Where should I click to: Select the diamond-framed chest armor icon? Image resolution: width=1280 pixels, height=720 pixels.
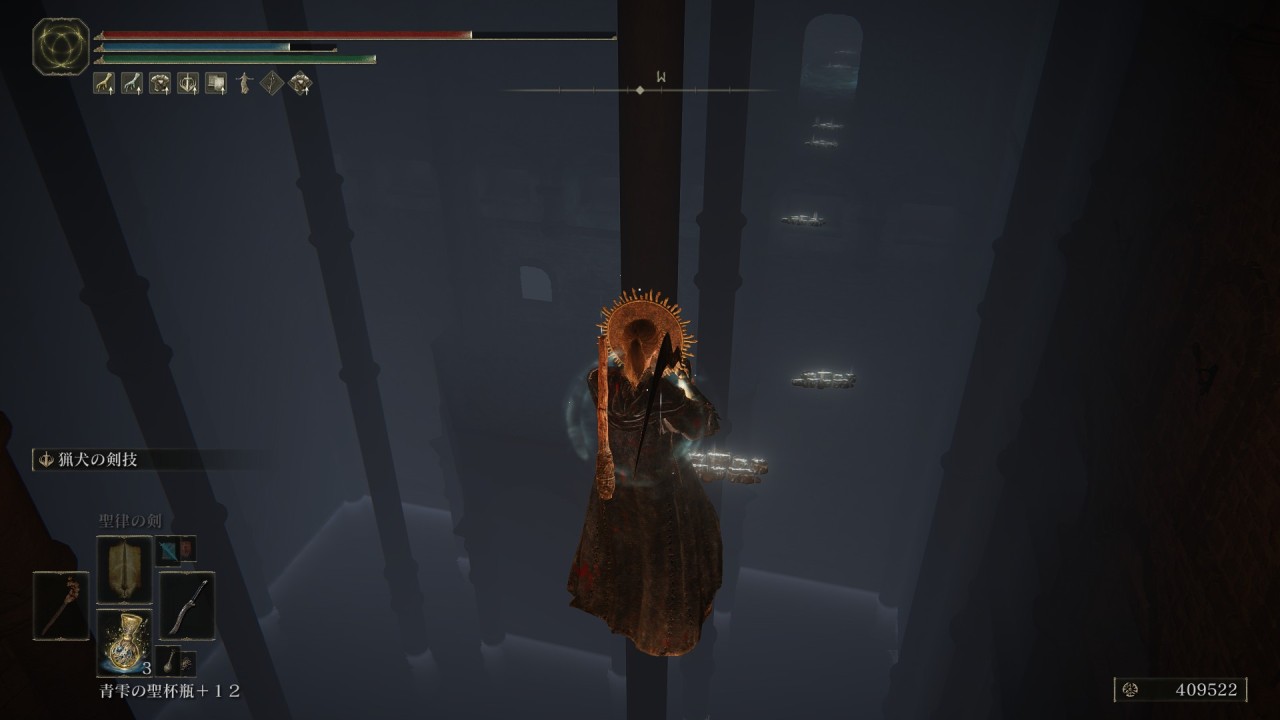pyautogui.click(x=299, y=84)
